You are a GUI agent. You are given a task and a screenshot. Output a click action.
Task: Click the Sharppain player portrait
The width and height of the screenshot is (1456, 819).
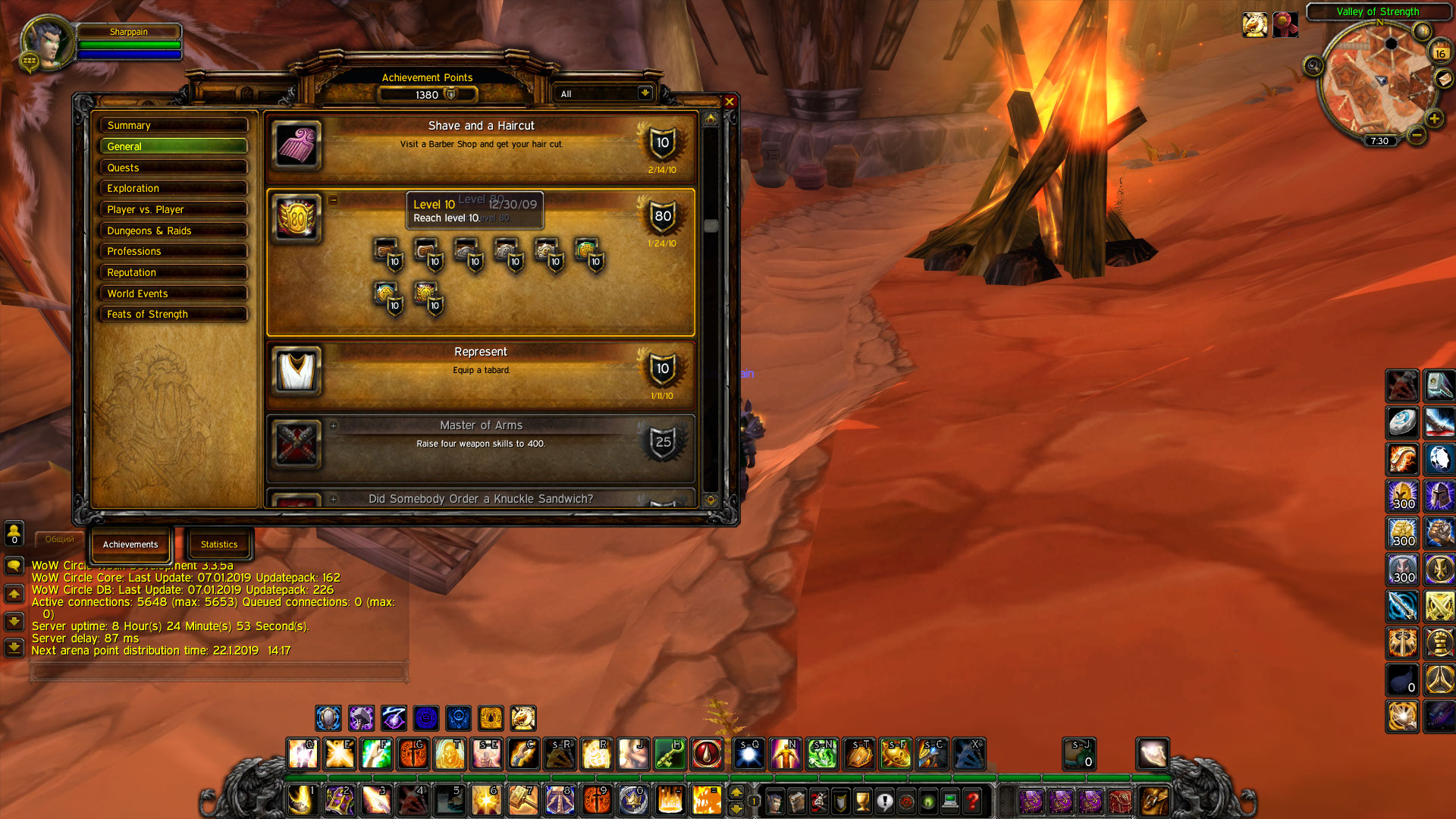tap(47, 44)
